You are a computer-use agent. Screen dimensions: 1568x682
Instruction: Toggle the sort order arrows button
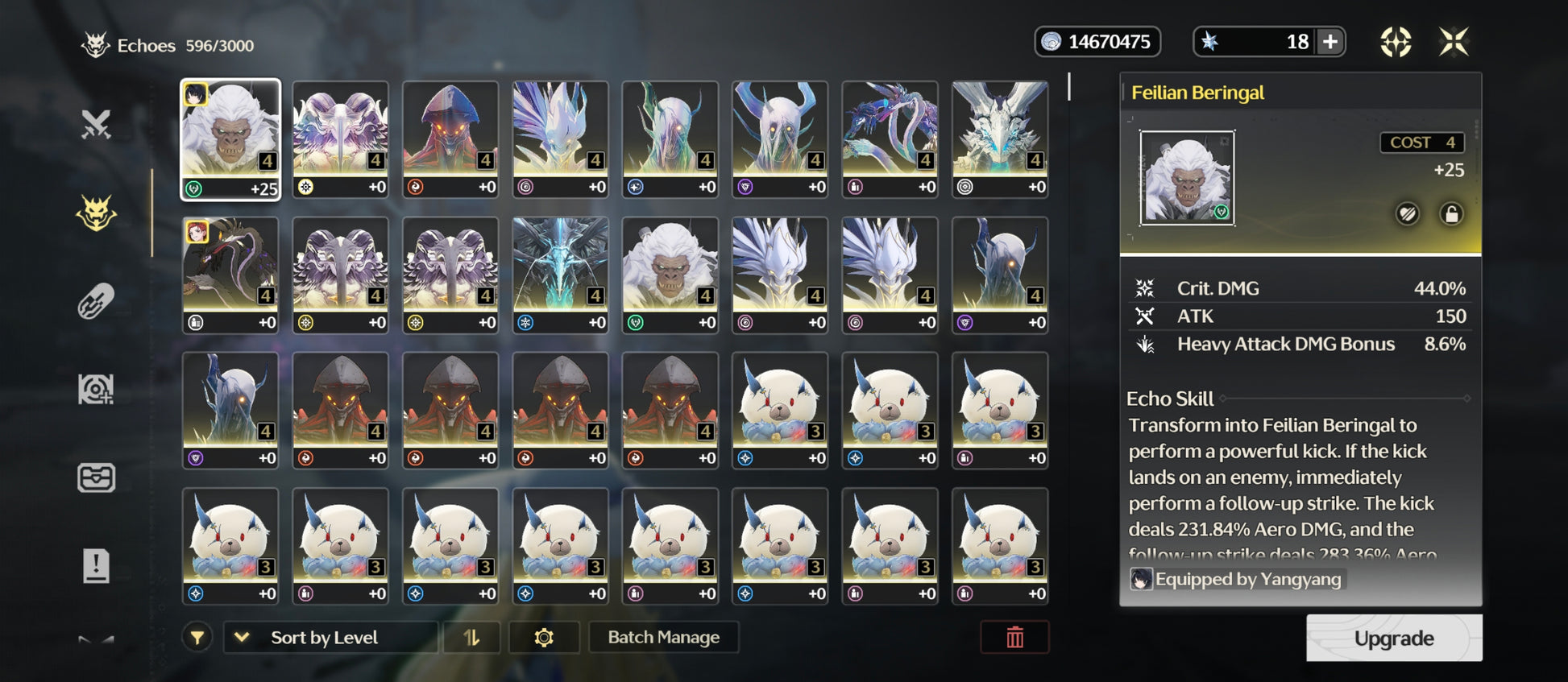[x=471, y=638]
